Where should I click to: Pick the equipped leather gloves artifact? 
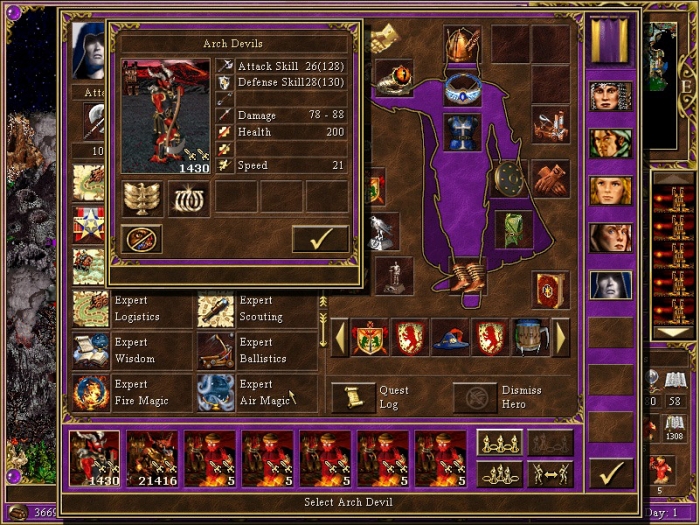tap(550, 178)
